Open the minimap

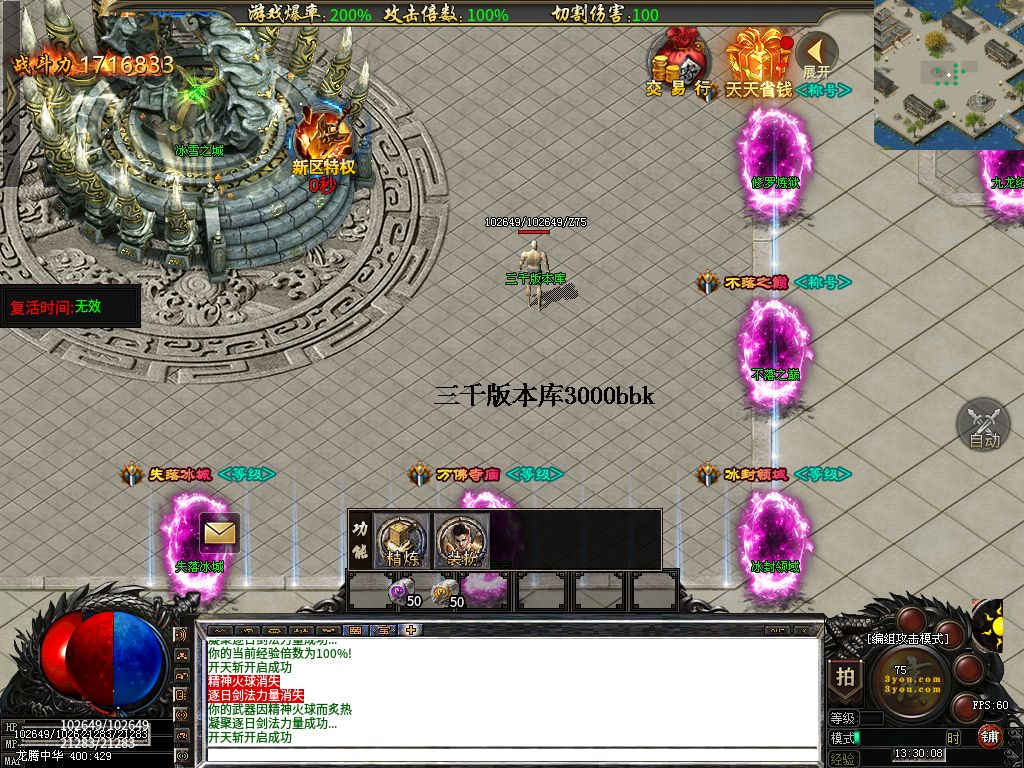pyautogui.click(x=948, y=74)
